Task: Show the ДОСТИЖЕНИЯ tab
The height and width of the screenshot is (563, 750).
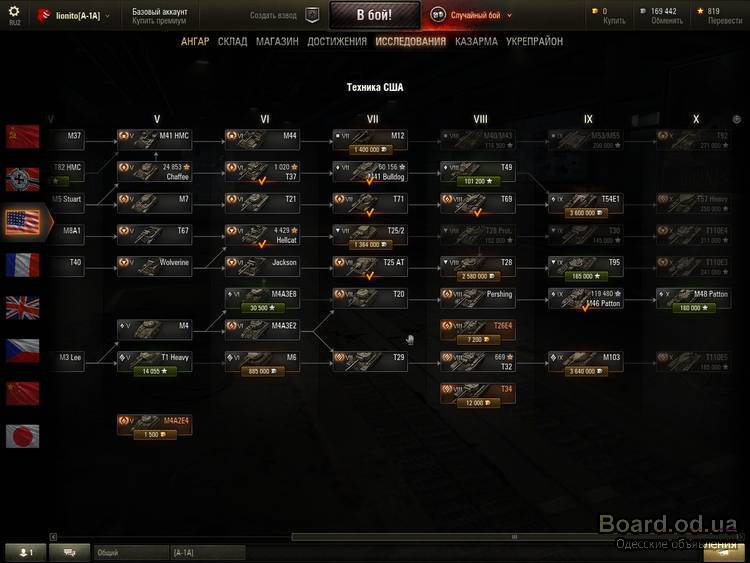Action: pos(337,42)
